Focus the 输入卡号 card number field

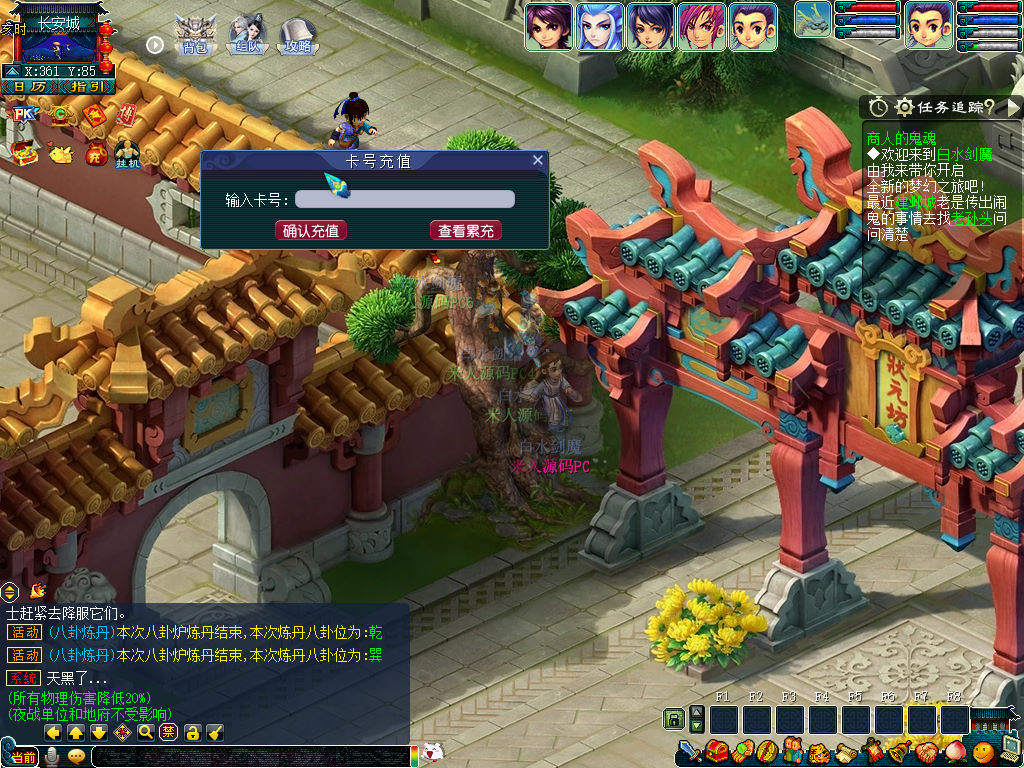405,199
